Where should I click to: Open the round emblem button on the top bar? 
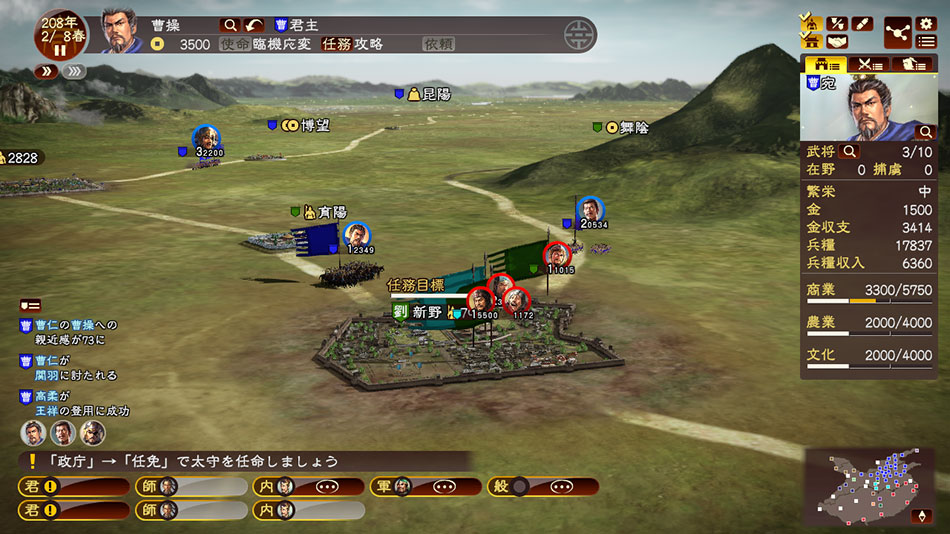pos(577,35)
